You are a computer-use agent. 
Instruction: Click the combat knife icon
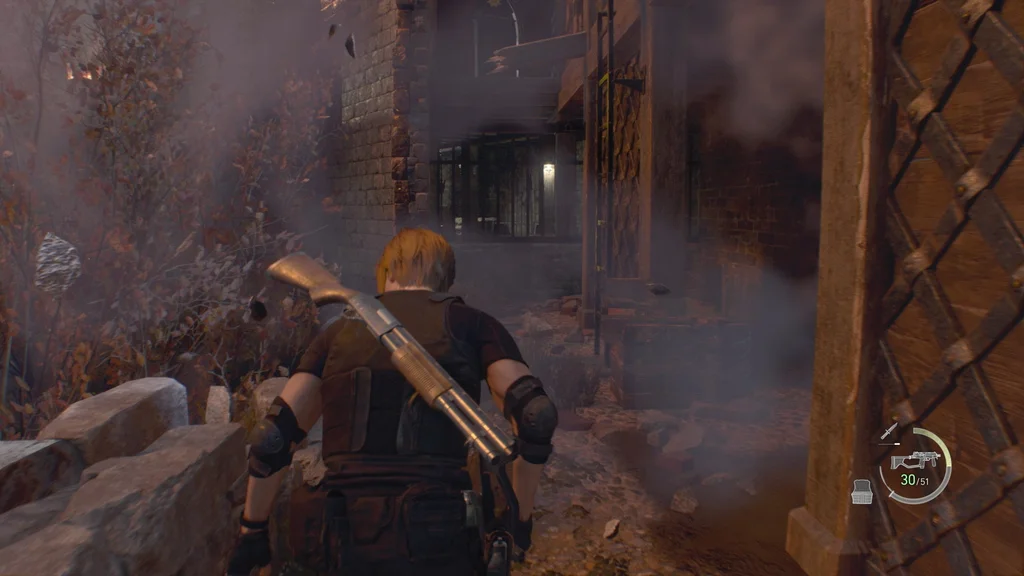889,432
